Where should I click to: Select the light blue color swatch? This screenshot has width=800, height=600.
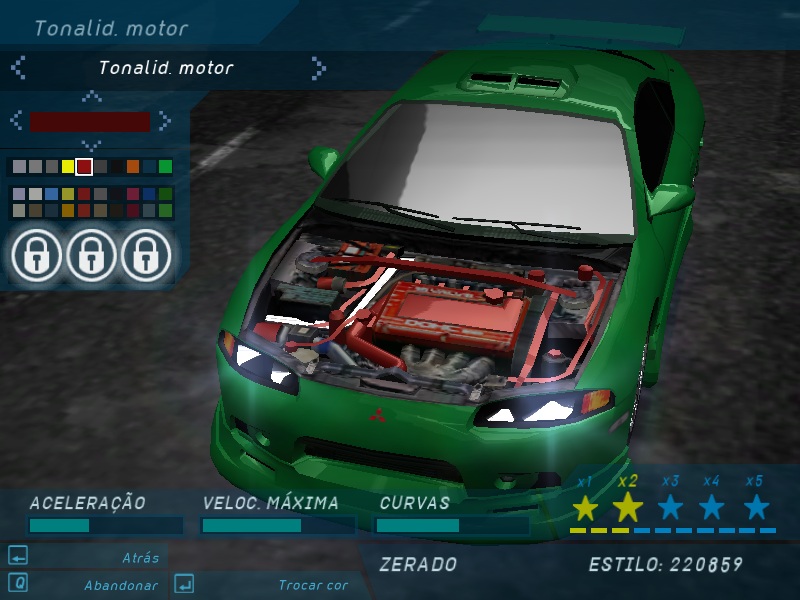(52, 194)
